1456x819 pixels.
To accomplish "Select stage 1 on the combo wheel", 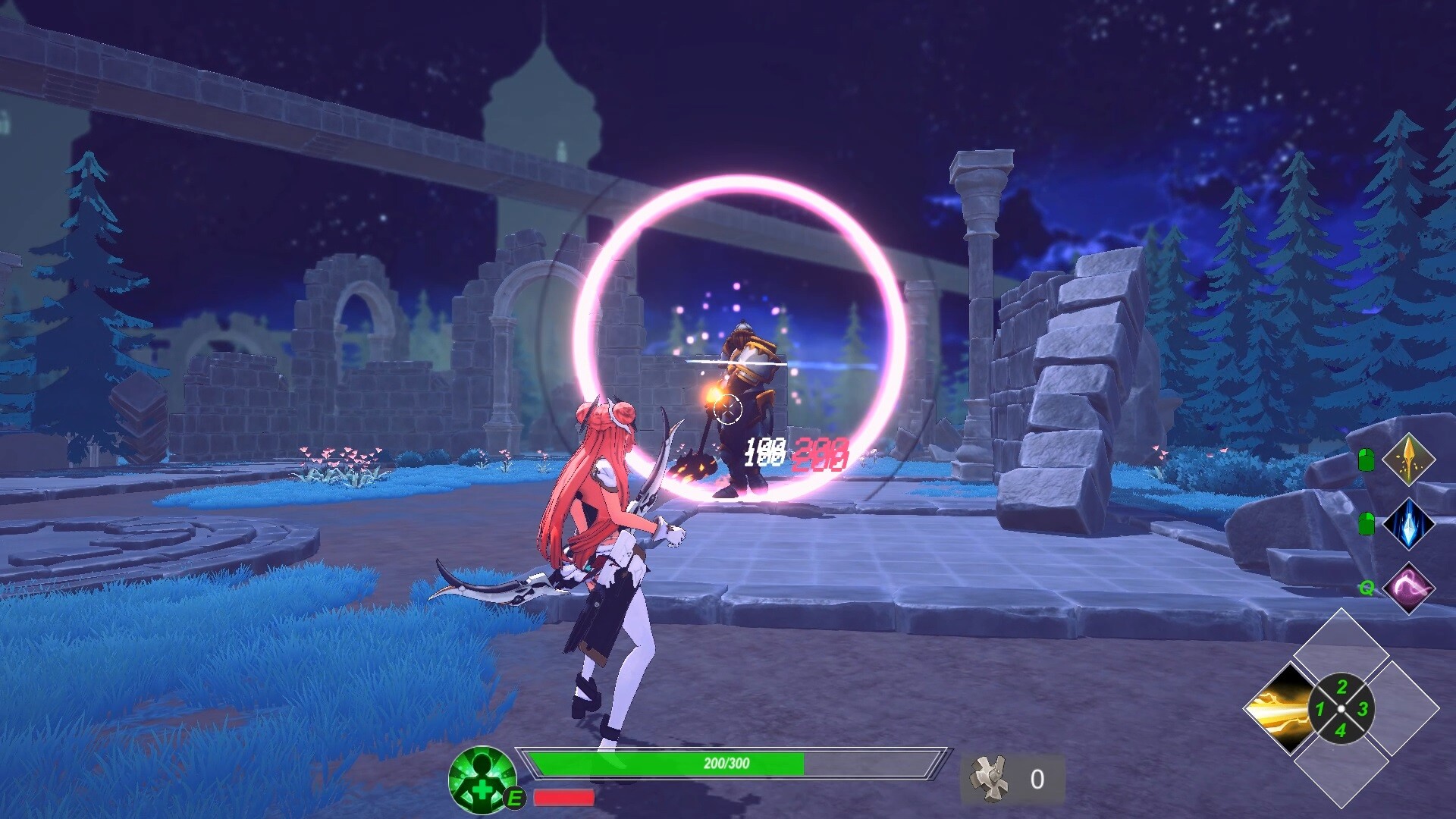I will [x=1319, y=709].
